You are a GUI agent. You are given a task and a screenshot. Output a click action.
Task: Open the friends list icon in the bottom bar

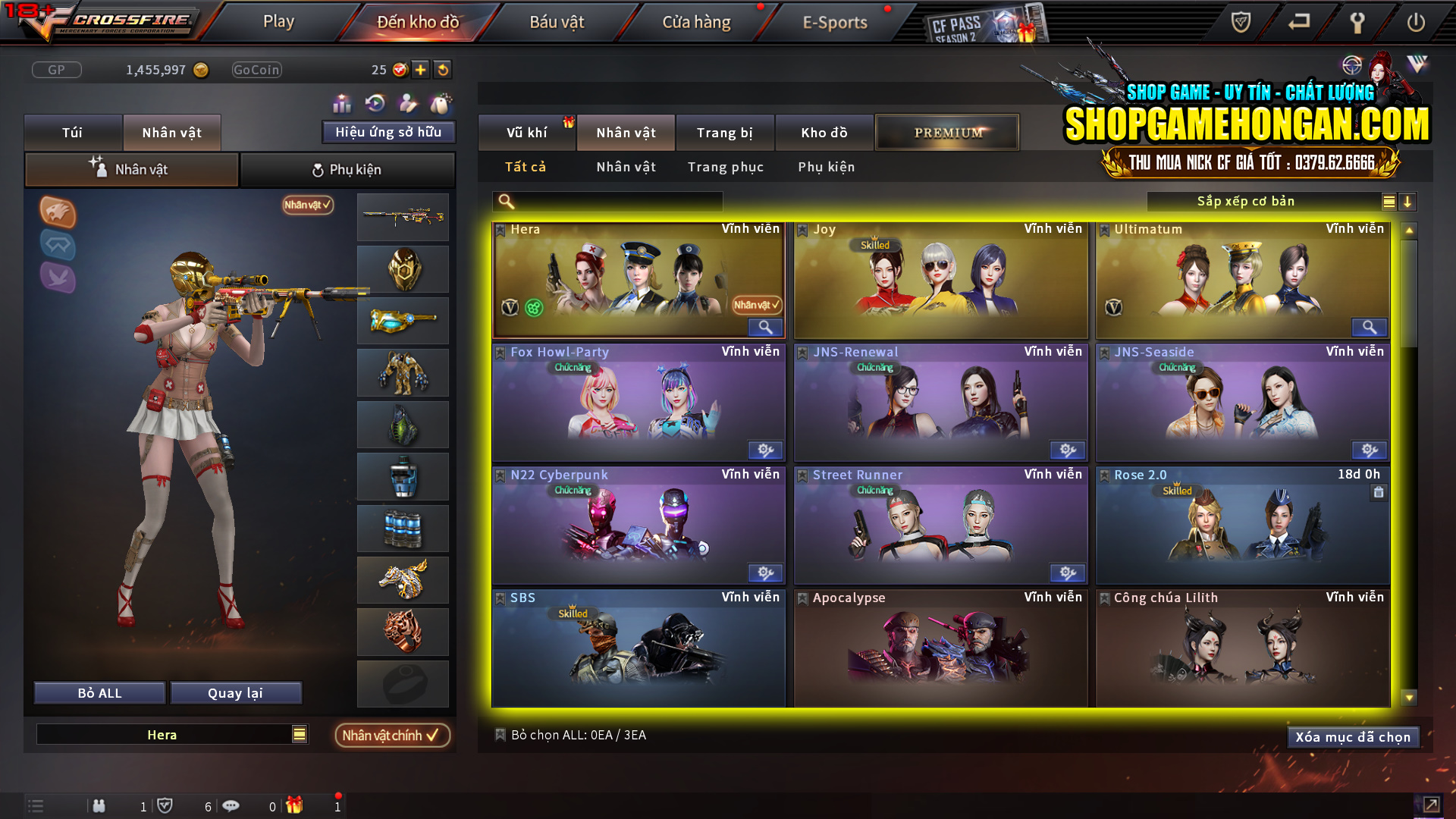[99, 806]
